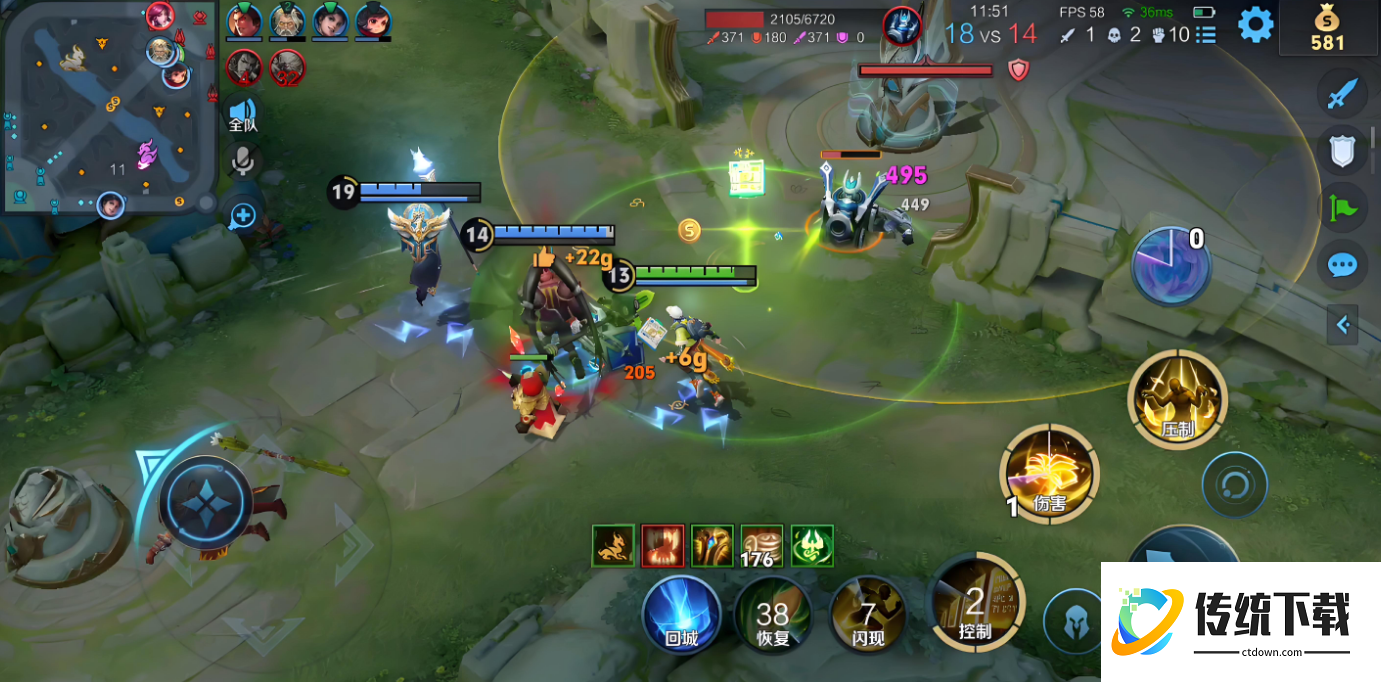Open the scoreboard list icon
The height and width of the screenshot is (682, 1381).
(1206, 35)
